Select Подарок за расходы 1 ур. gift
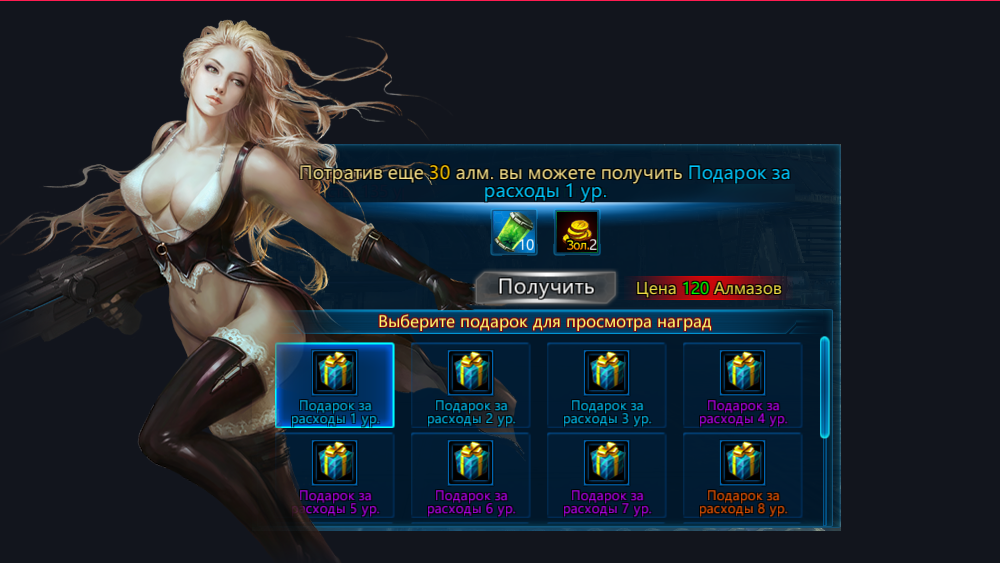 coord(335,385)
